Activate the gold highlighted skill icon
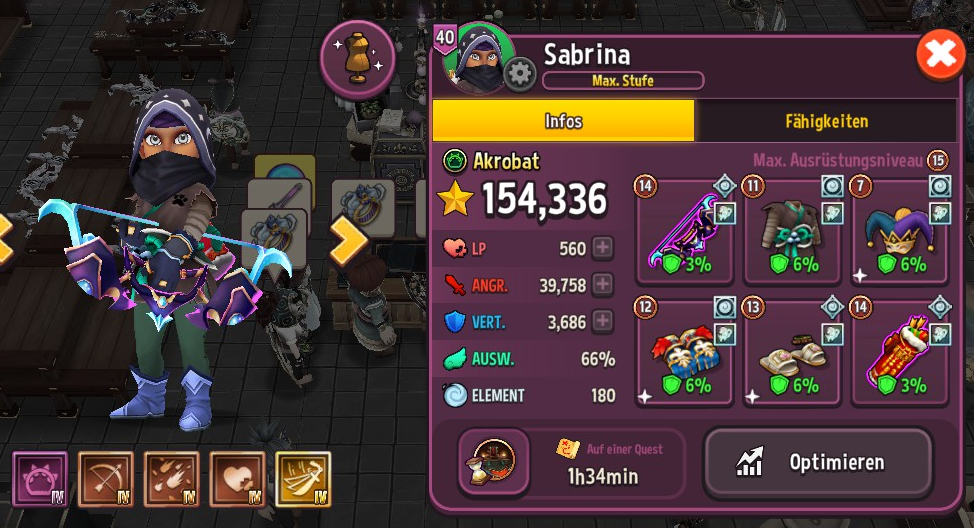The image size is (974, 528). point(303,479)
